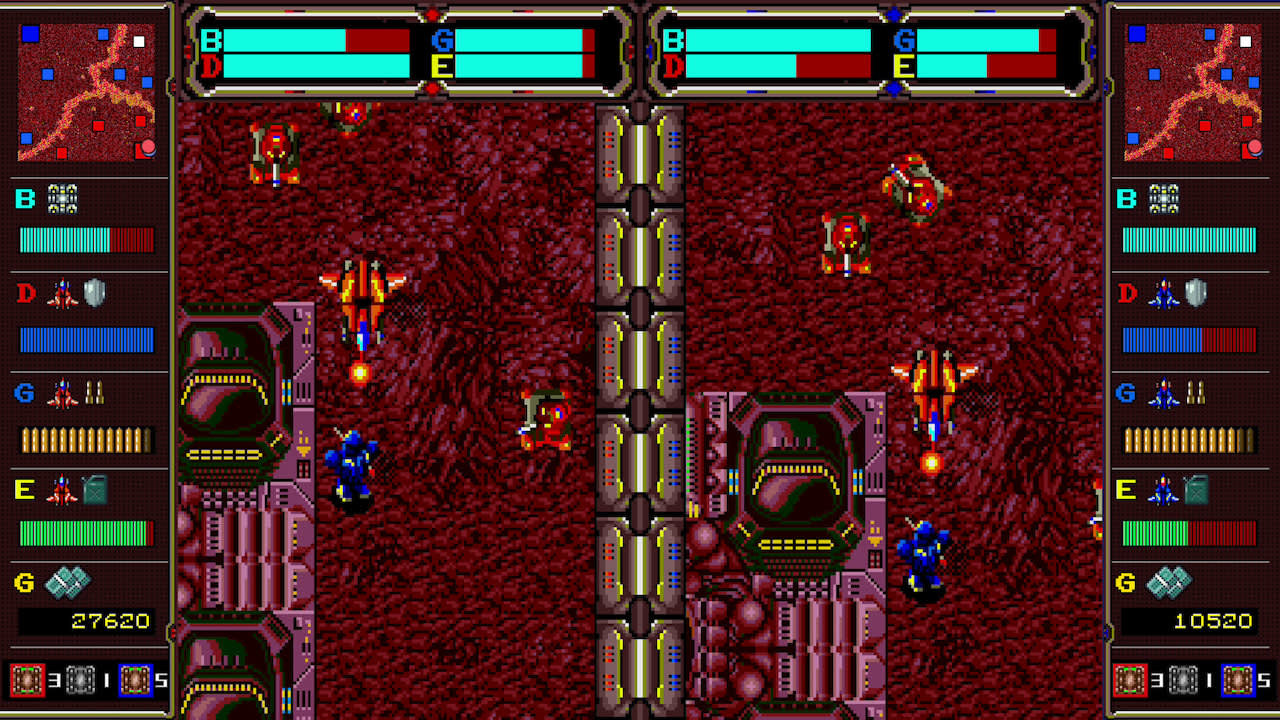Select the B bomb grid weapon icon
The width and height of the screenshot is (1280, 720).
click(62, 199)
